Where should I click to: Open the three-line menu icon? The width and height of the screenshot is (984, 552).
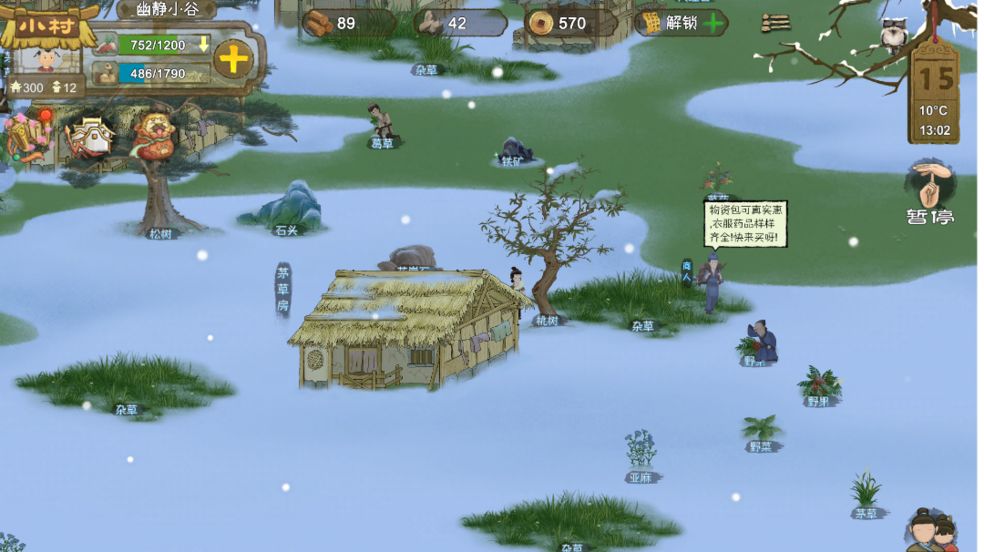775,23
